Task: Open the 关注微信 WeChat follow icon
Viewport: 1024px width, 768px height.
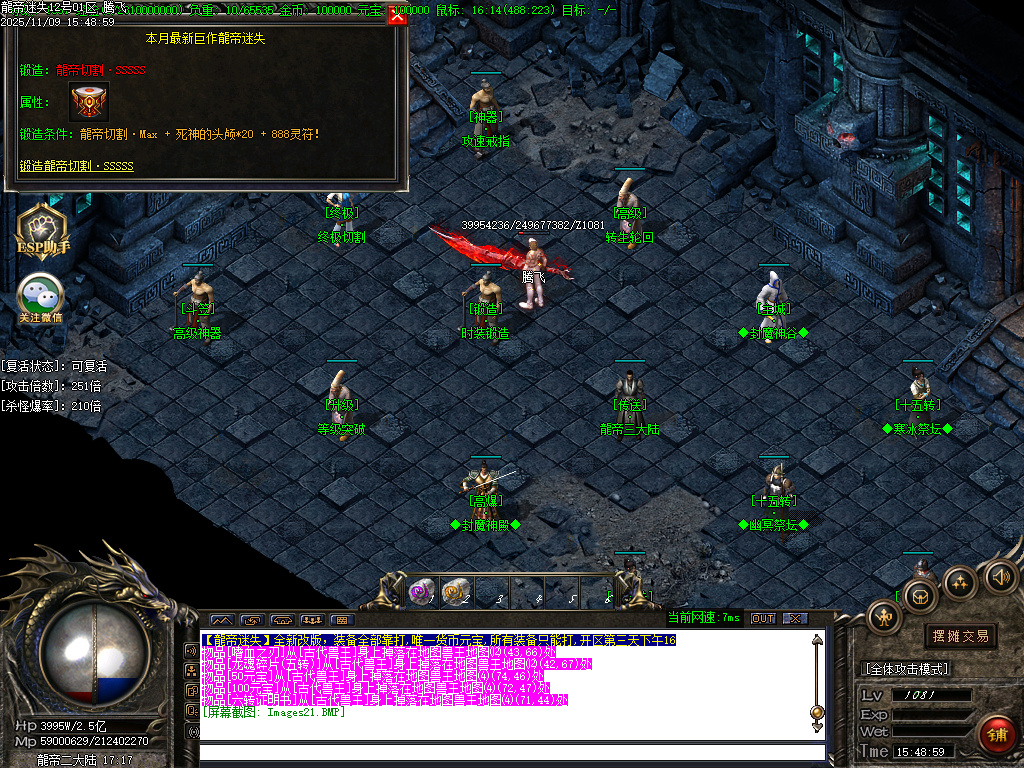Action: (x=40, y=296)
